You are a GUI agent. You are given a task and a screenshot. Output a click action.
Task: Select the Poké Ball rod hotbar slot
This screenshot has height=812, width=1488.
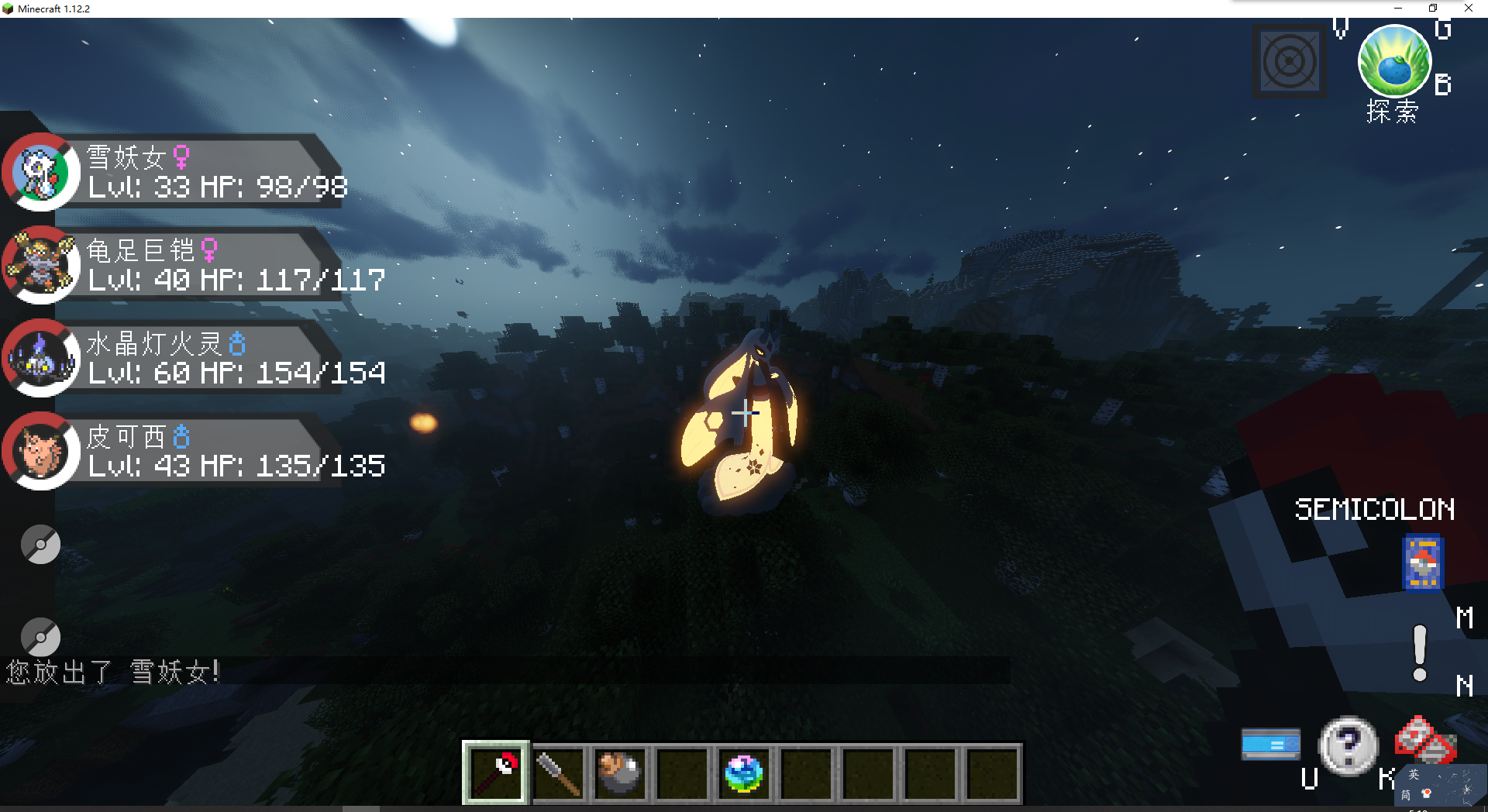[496, 773]
